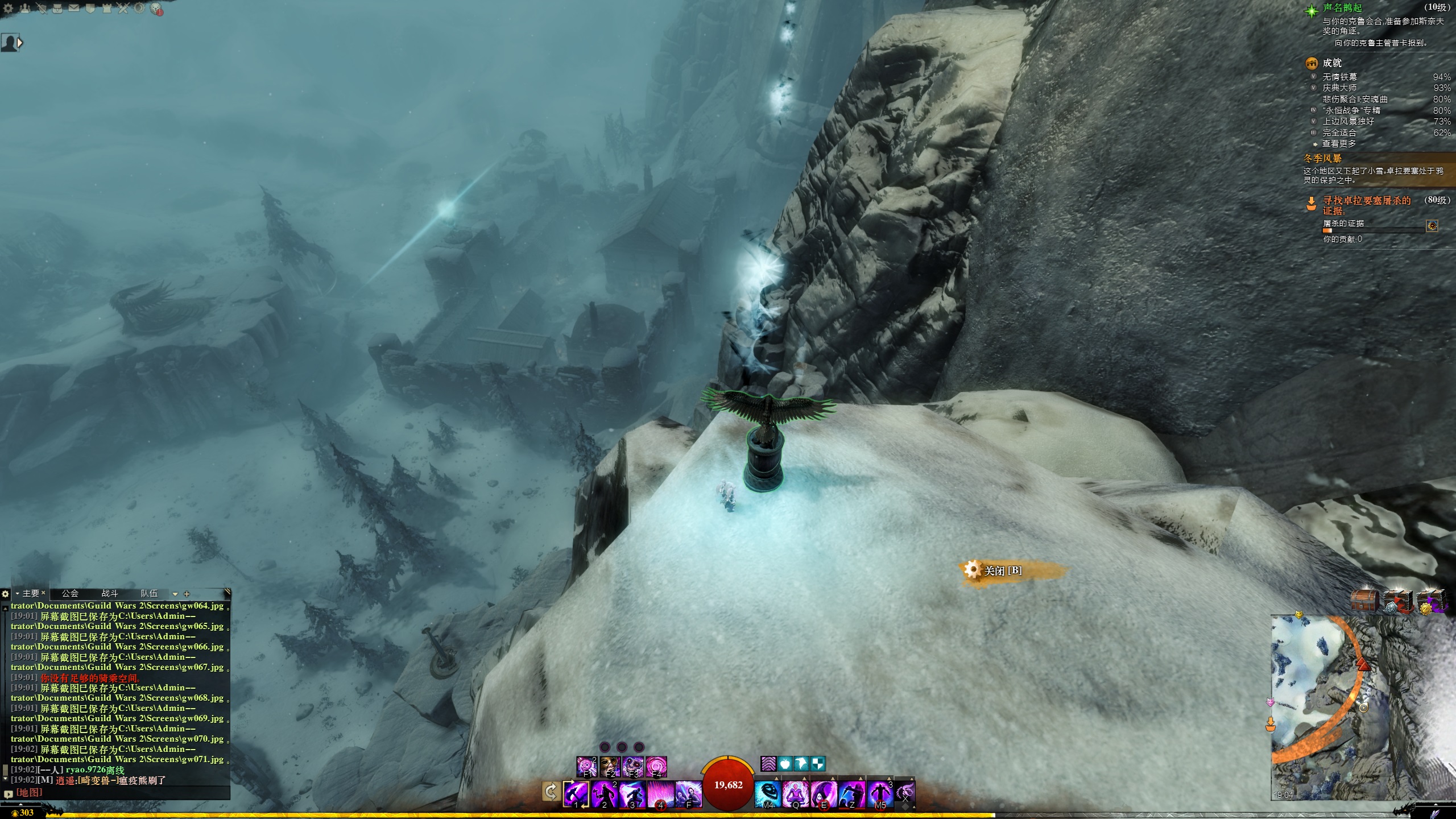
Task: Swap weapons with the arrow button
Action: pos(551,792)
